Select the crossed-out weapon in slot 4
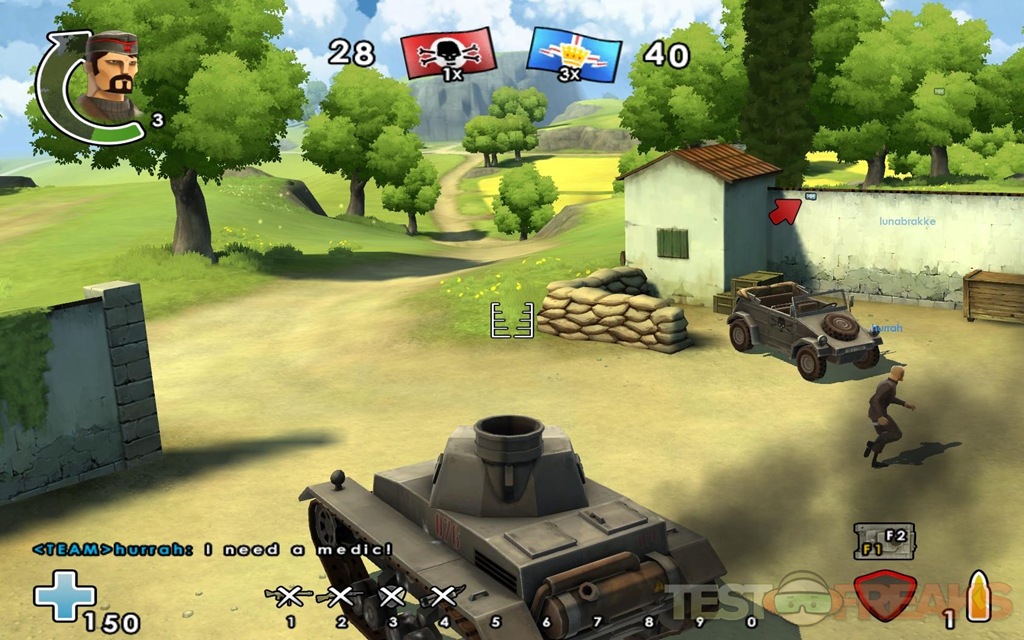1024x640 pixels. (443, 597)
